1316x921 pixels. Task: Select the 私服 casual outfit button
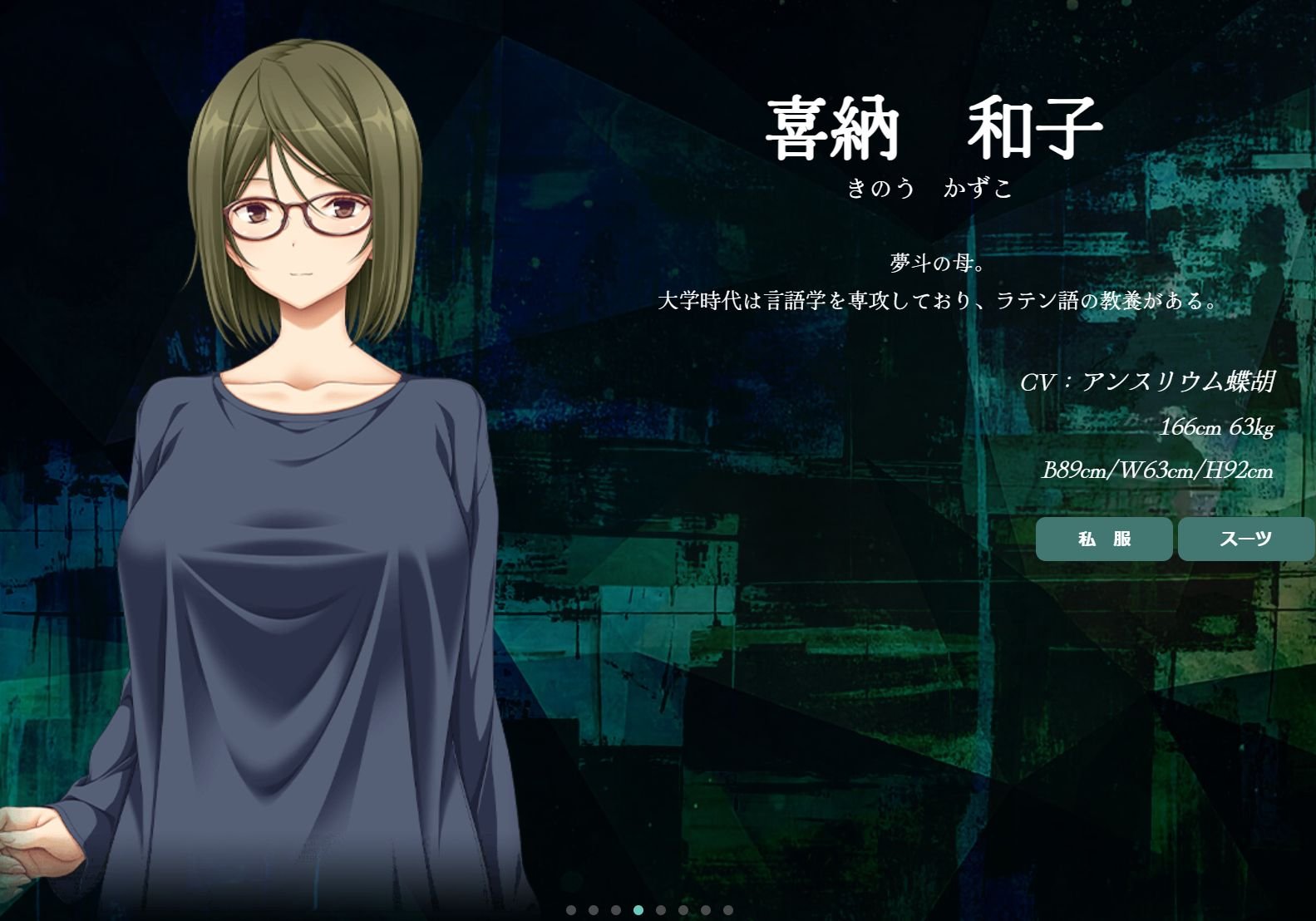1104,539
